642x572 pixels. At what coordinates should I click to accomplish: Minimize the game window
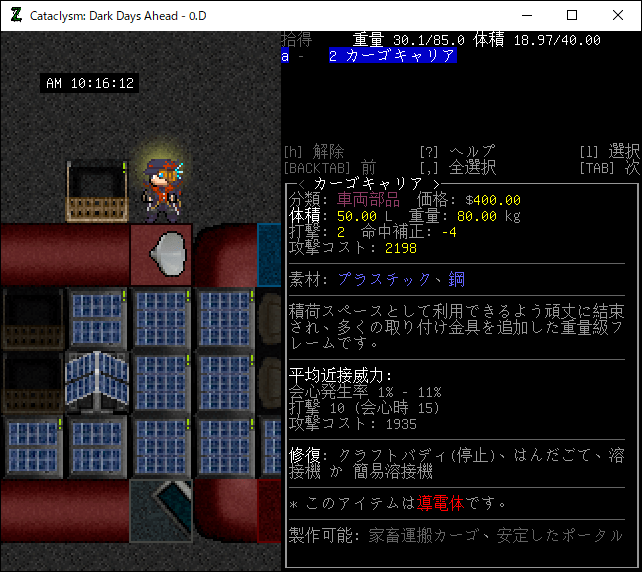click(526, 15)
